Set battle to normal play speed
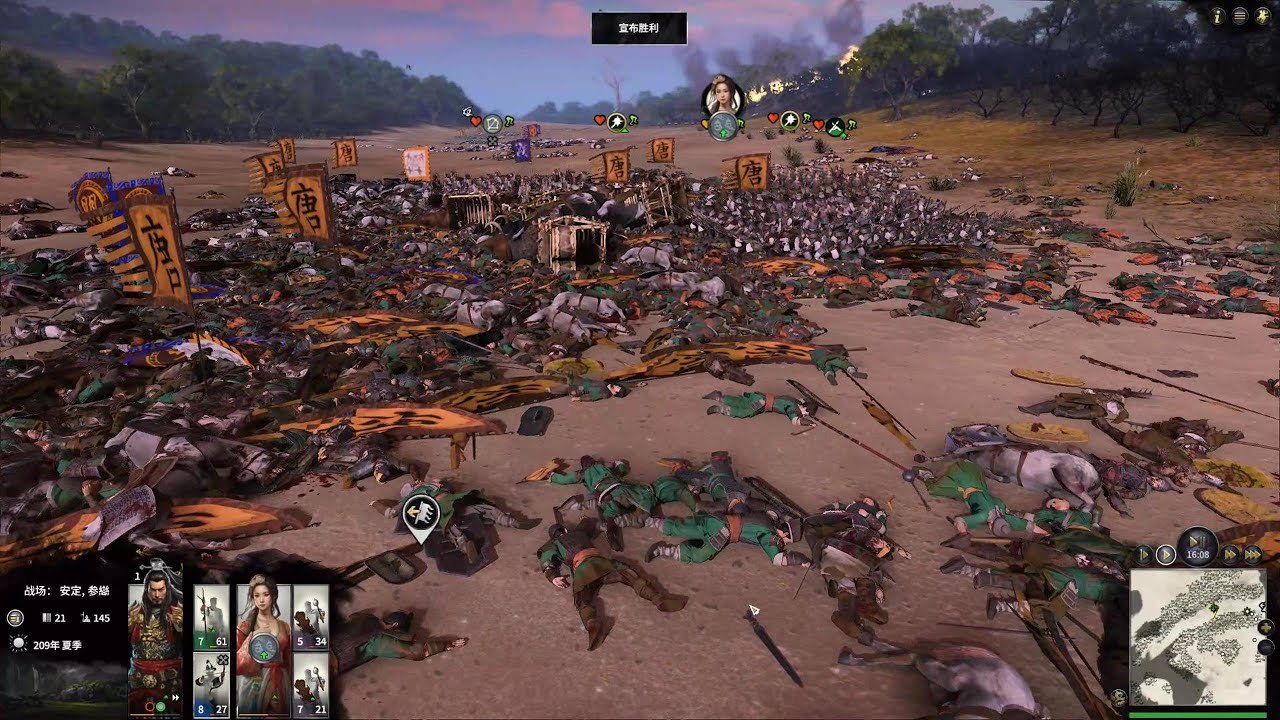This screenshot has height=720, width=1280. [1165, 554]
